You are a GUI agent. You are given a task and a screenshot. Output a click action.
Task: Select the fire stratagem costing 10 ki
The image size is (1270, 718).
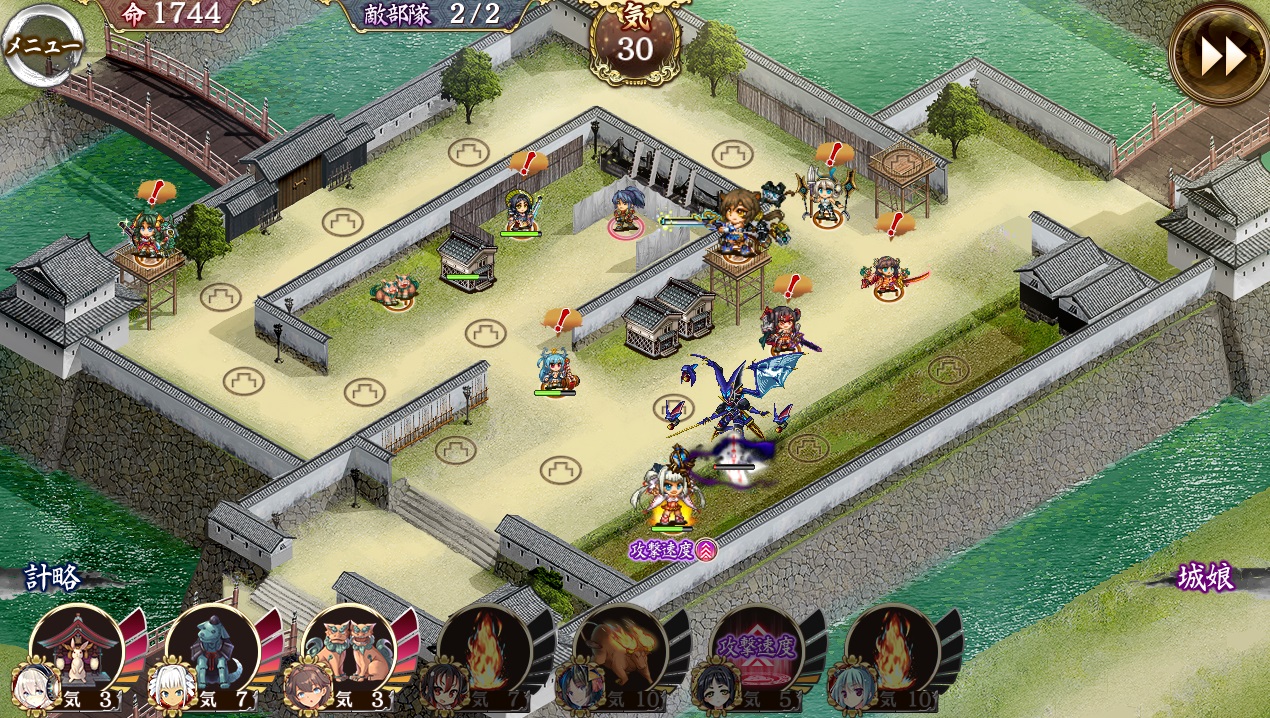pos(892,652)
